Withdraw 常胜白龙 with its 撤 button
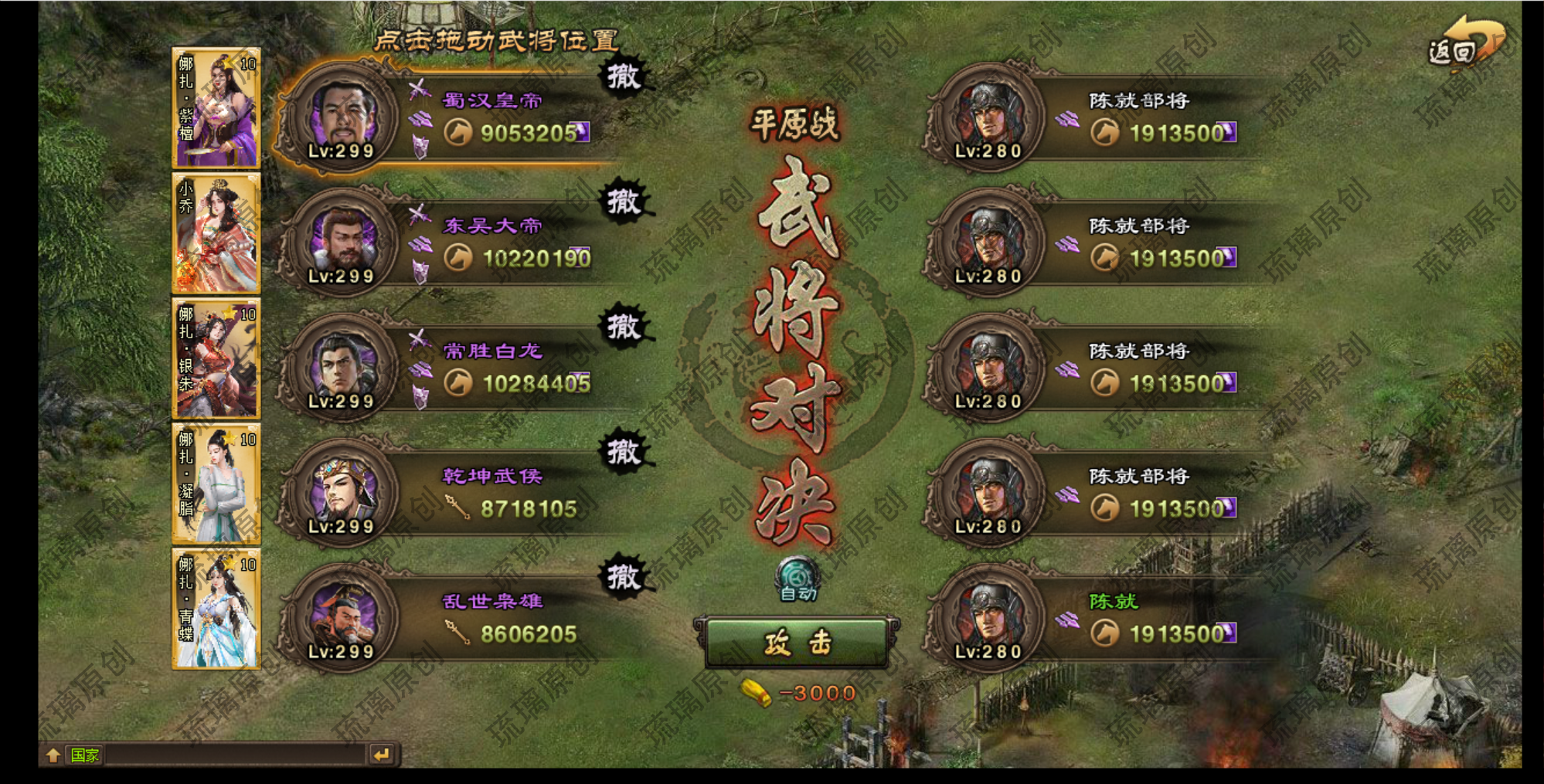The width and height of the screenshot is (1544, 784). click(624, 327)
